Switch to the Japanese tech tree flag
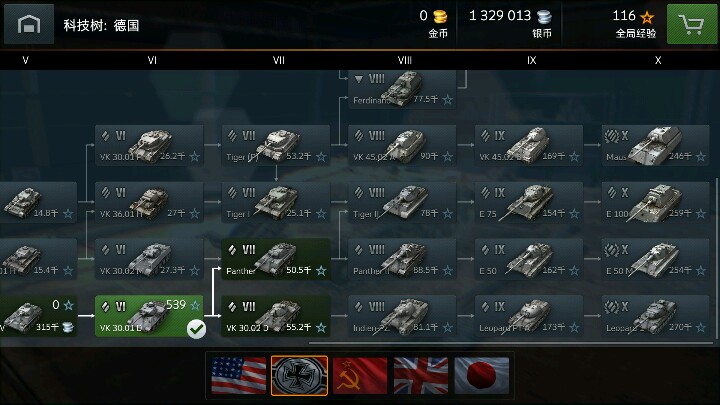 pos(482,376)
